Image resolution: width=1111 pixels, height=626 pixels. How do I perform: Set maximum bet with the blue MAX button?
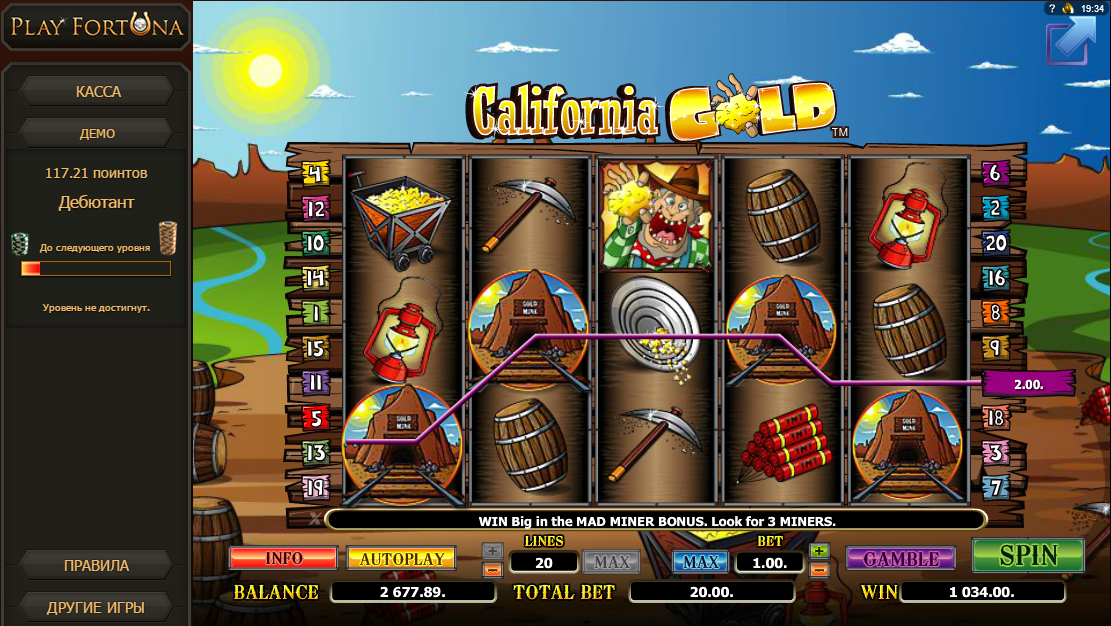[700, 562]
